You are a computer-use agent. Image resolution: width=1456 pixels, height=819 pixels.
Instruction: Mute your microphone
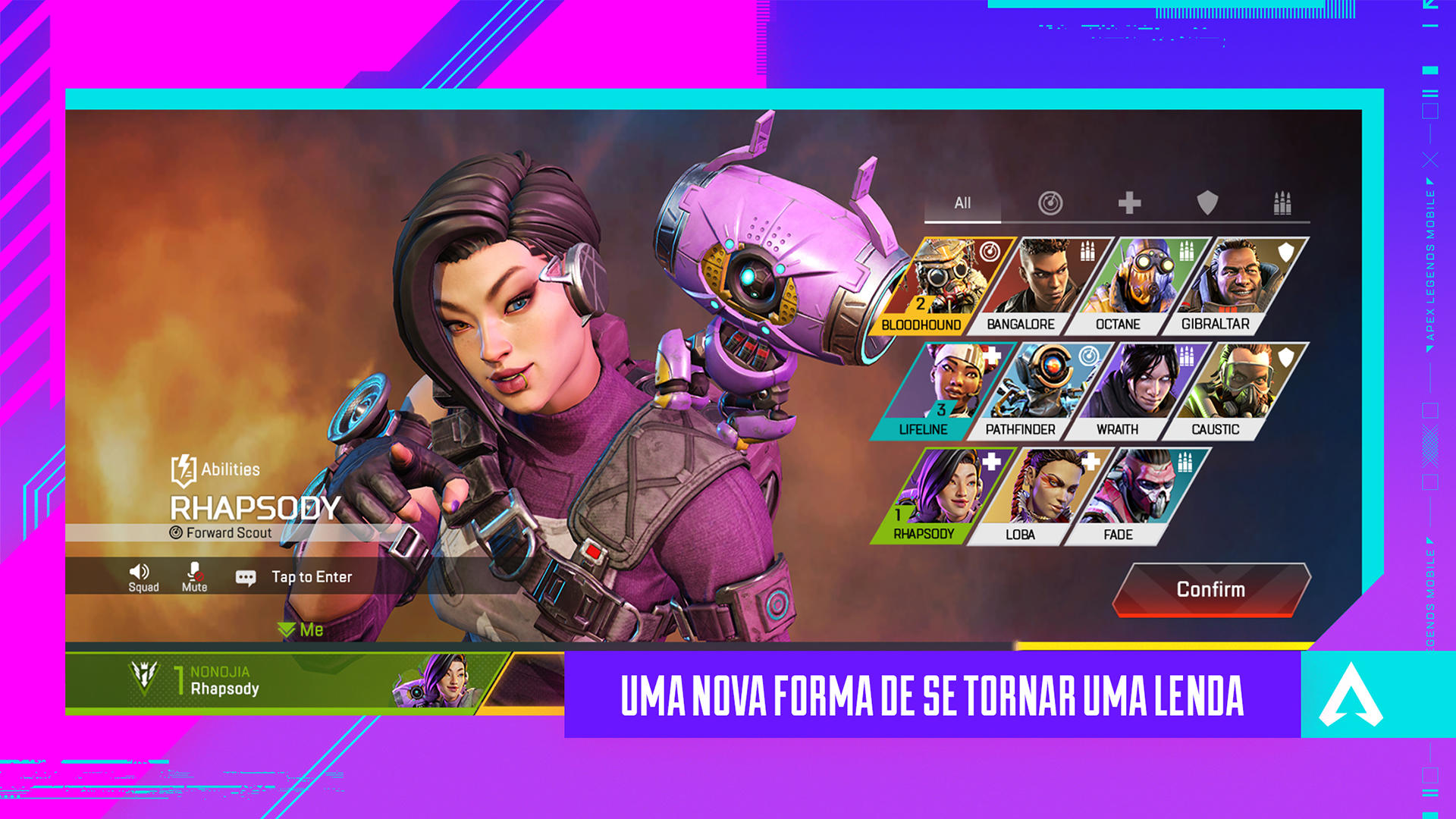pyautogui.click(x=193, y=571)
